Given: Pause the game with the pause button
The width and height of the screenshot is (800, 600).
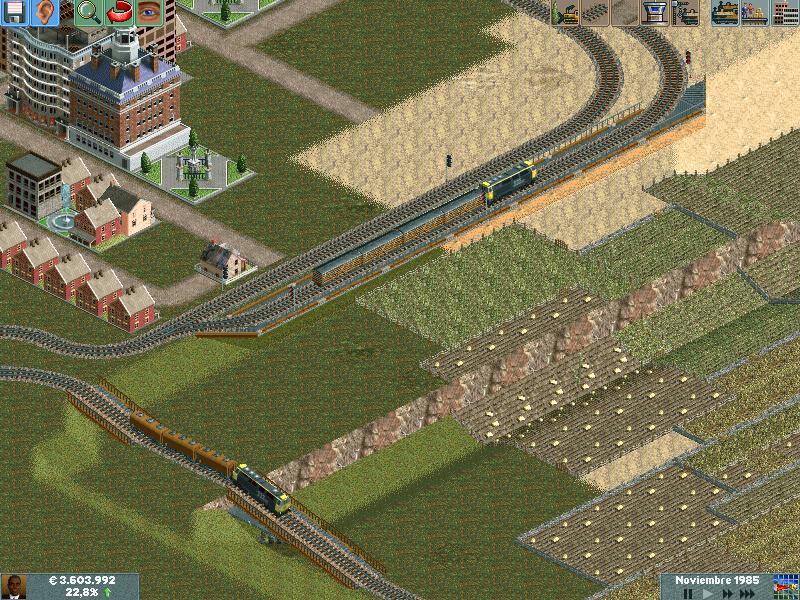Looking at the screenshot, I should (x=687, y=593).
